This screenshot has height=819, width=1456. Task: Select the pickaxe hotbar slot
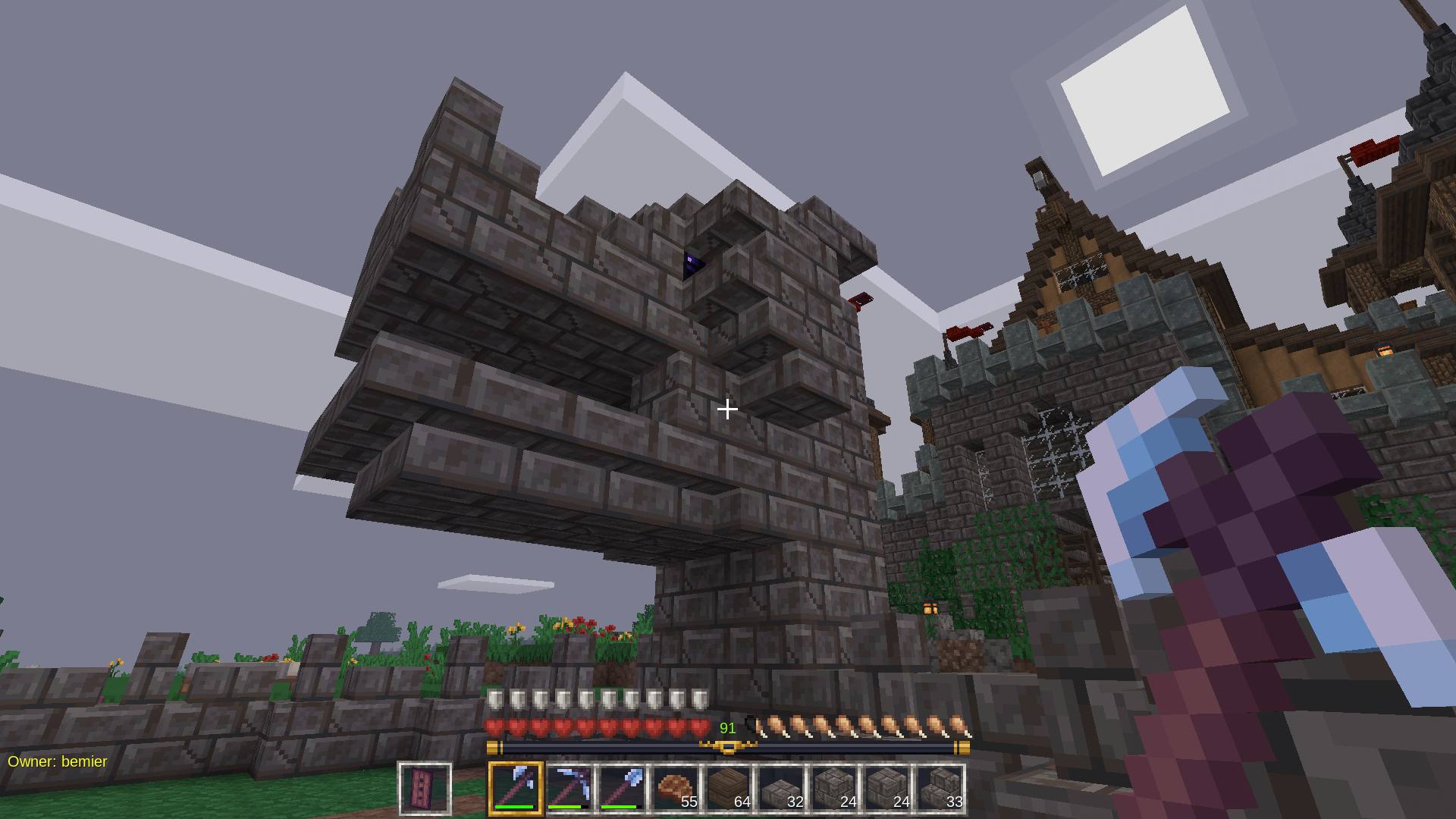pyautogui.click(x=569, y=789)
